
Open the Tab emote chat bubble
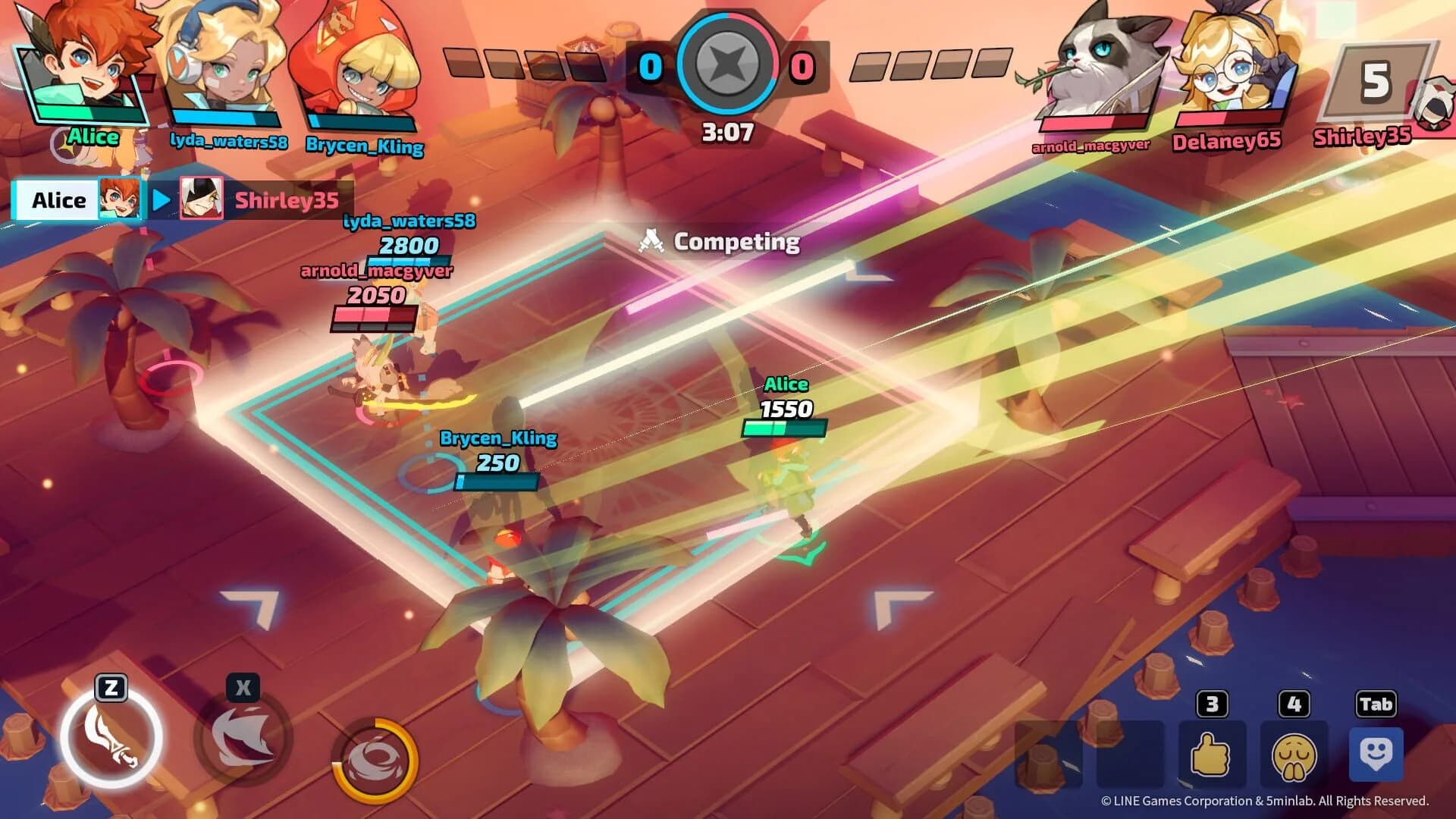pyautogui.click(x=1376, y=757)
